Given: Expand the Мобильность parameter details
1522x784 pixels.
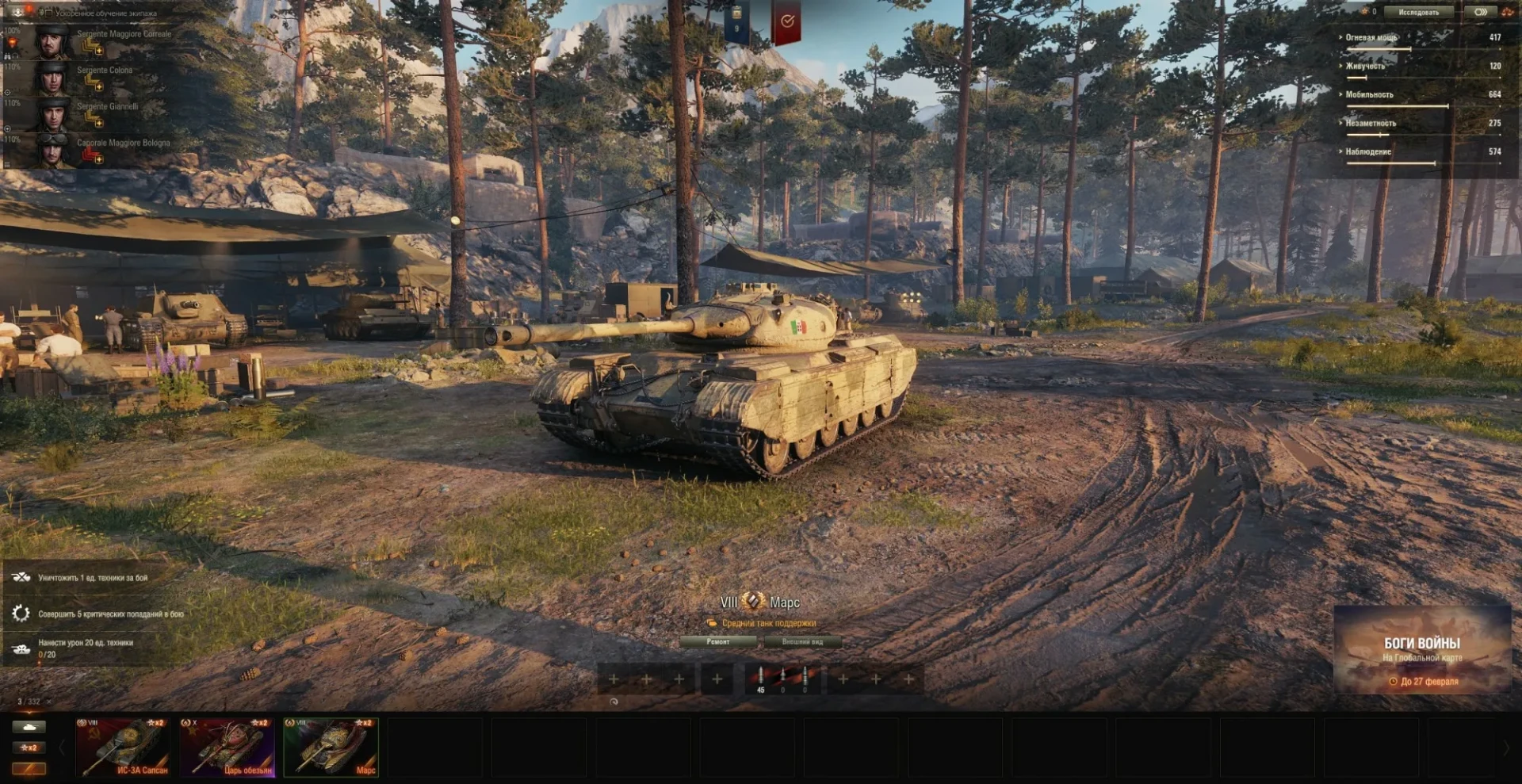Looking at the screenshot, I should pos(1369,94).
